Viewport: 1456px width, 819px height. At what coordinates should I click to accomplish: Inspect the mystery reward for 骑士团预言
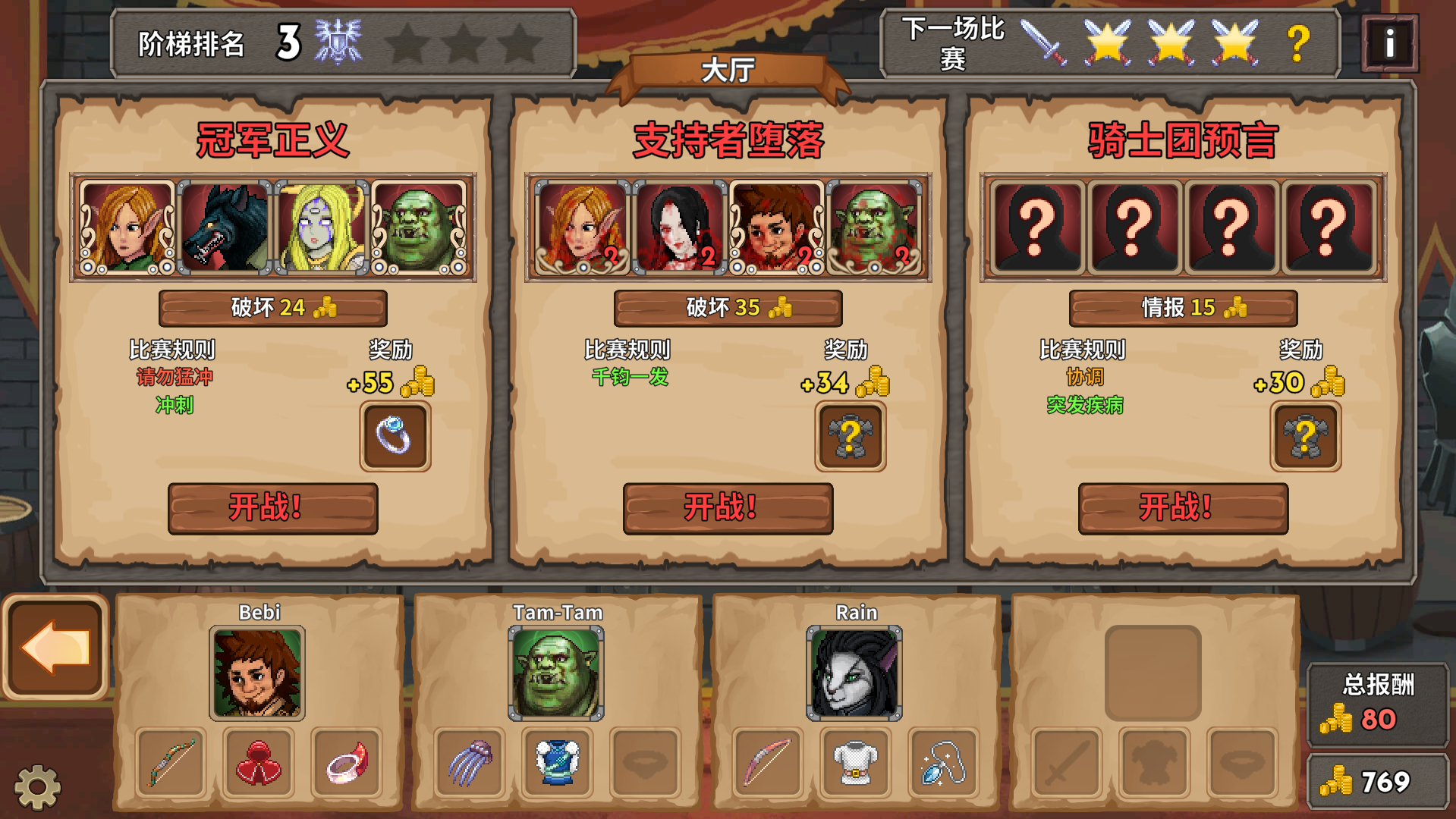coord(1305,437)
